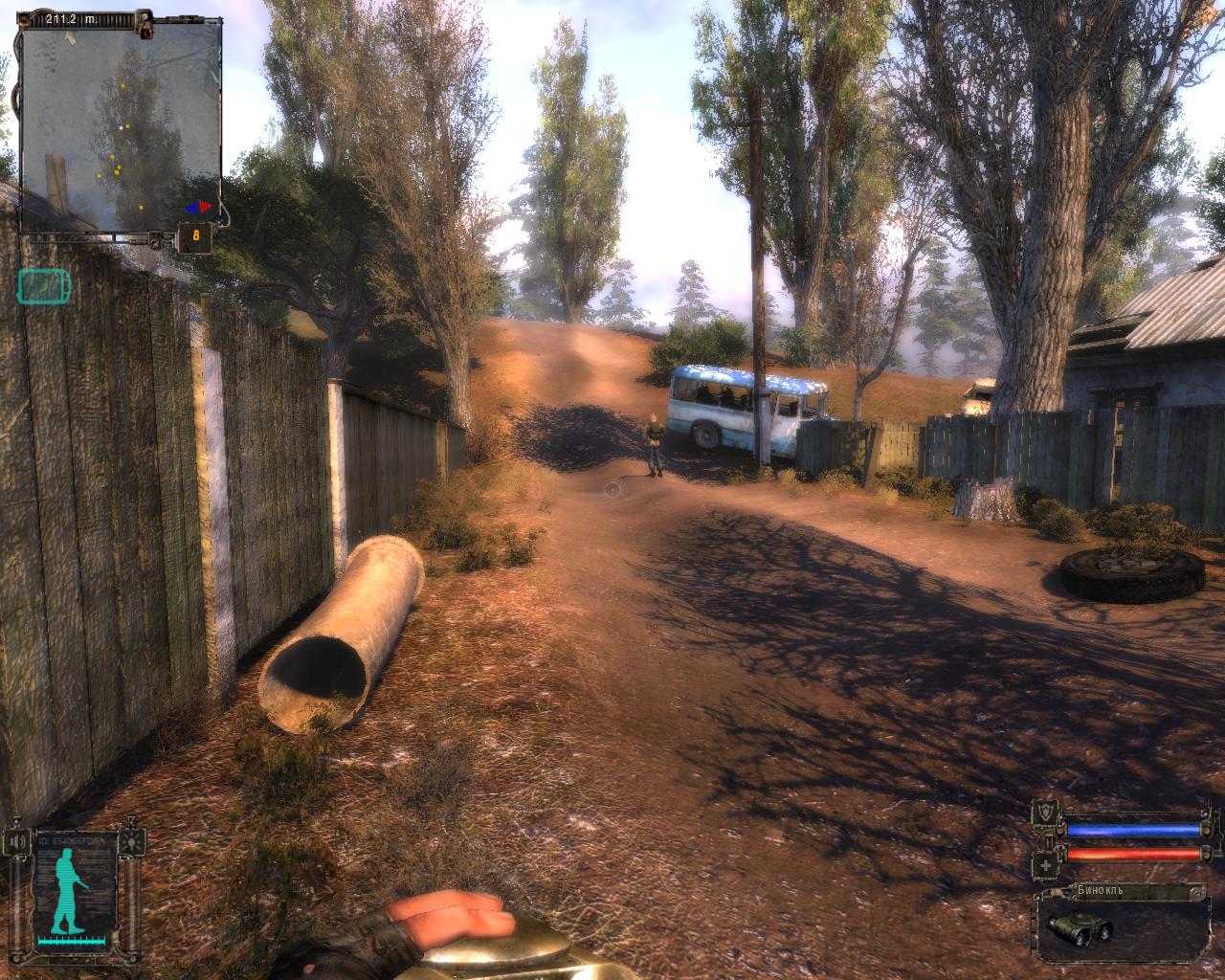This screenshot has width=1225, height=980.
Task: Select the teal battery icon below the minimap
Action: tap(43, 284)
